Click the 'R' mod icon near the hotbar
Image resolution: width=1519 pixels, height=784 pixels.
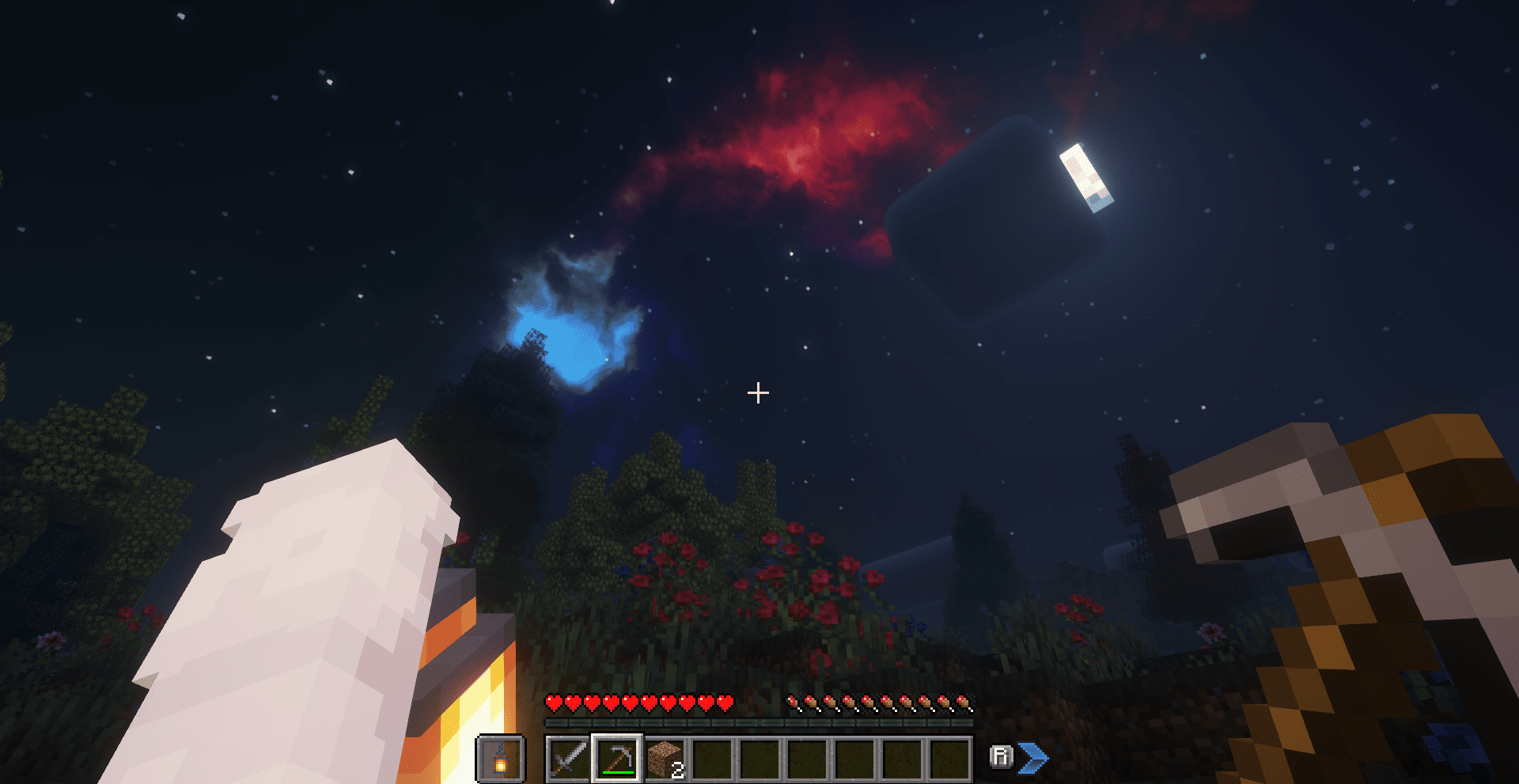pos(1001,757)
